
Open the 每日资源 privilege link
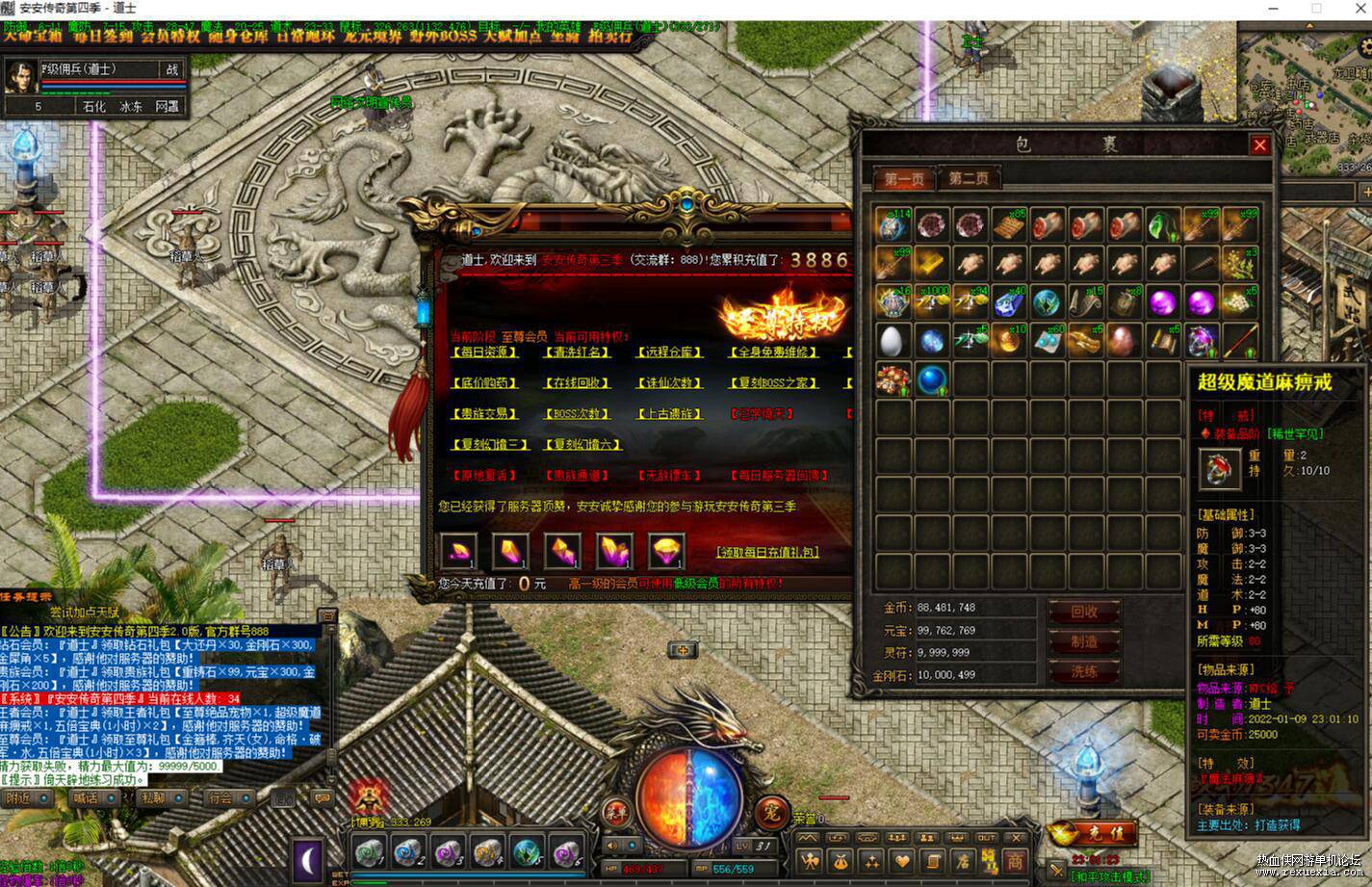tap(483, 352)
